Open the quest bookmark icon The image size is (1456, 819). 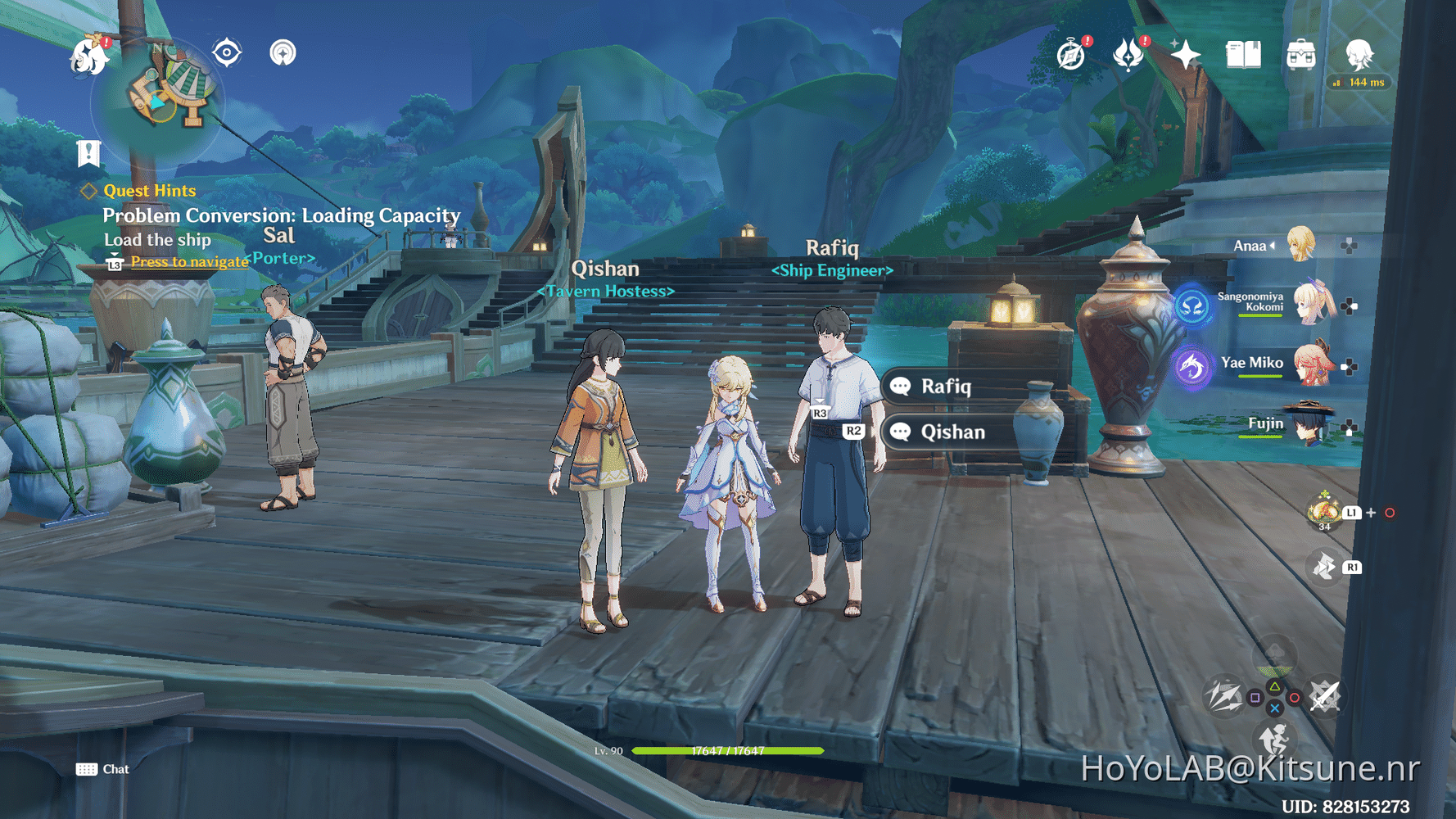point(88,153)
